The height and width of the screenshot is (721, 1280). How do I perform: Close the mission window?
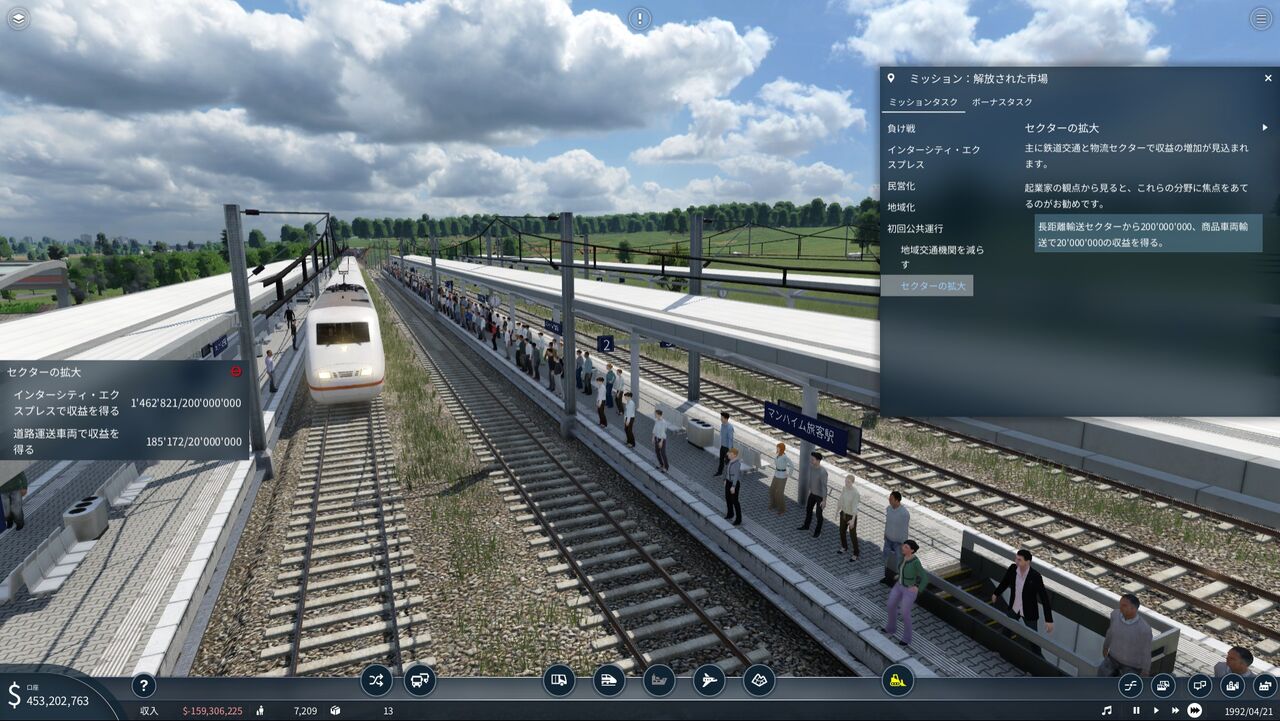[x=1268, y=78]
